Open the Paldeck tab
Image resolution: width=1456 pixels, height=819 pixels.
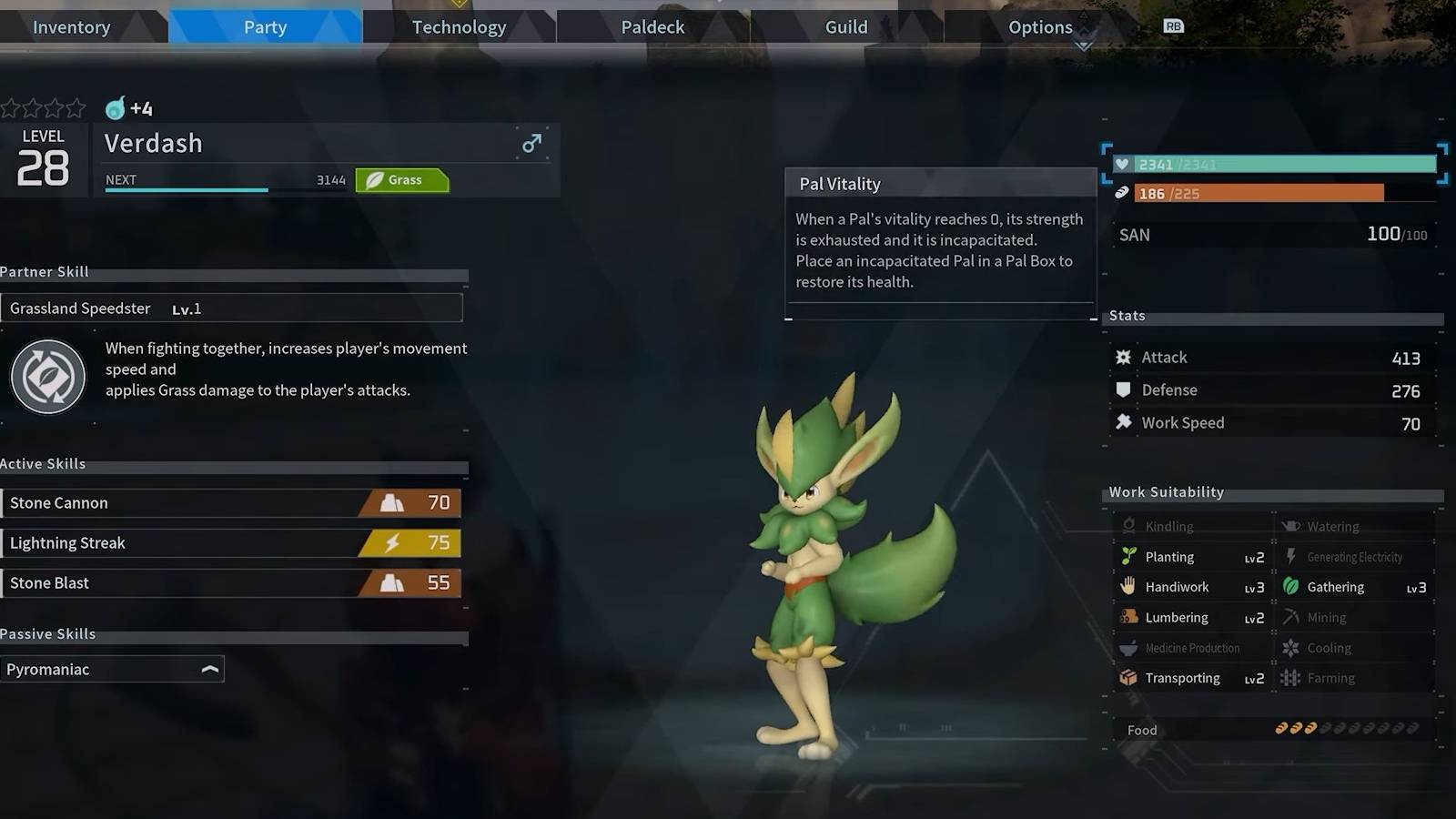(x=652, y=26)
